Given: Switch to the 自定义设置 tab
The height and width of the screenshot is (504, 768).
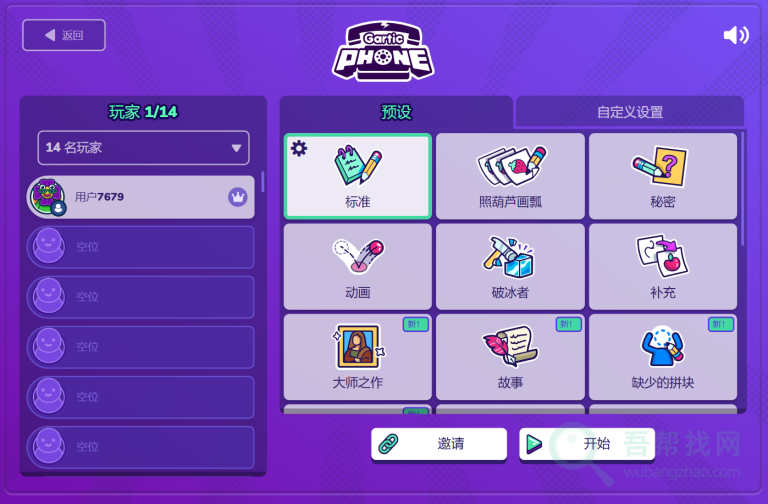Looking at the screenshot, I should tap(629, 112).
